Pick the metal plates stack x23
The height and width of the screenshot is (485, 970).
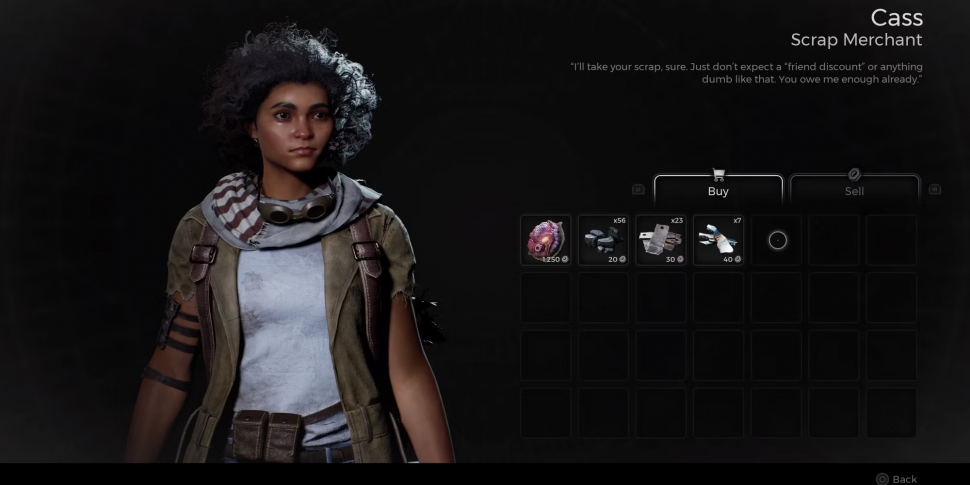661,240
